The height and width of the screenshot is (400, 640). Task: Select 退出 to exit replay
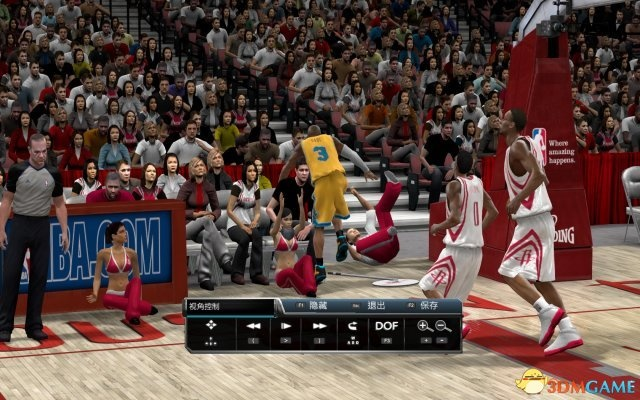tap(376, 307)
